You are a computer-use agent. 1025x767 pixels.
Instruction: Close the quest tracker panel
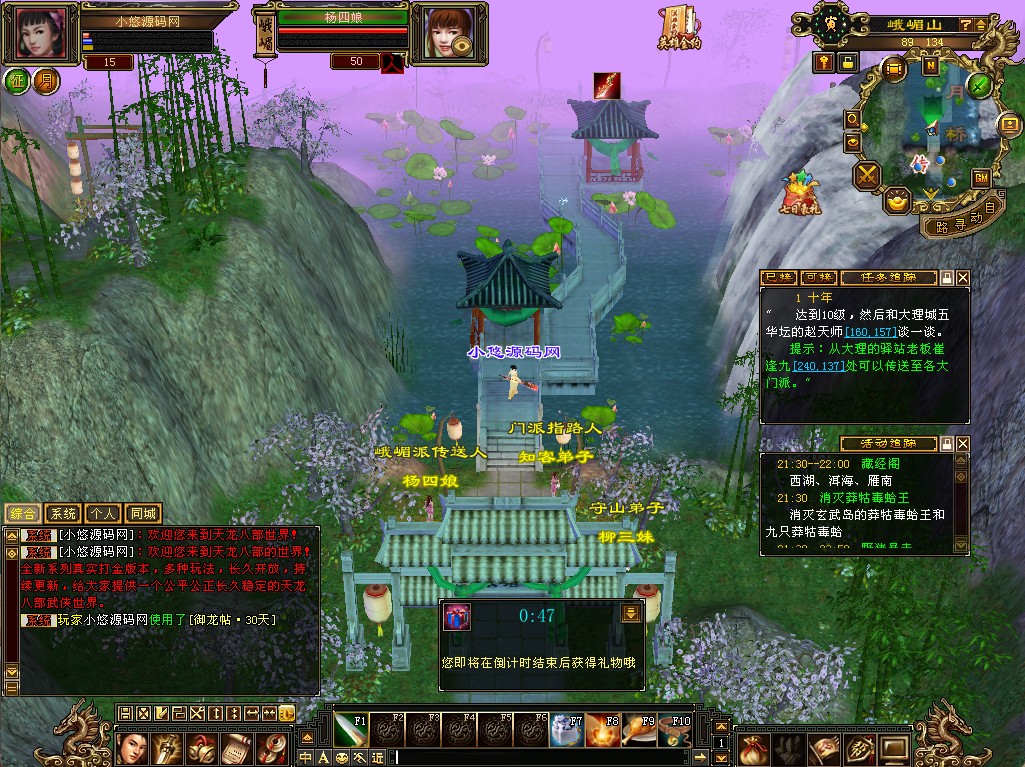click(963, 277)
